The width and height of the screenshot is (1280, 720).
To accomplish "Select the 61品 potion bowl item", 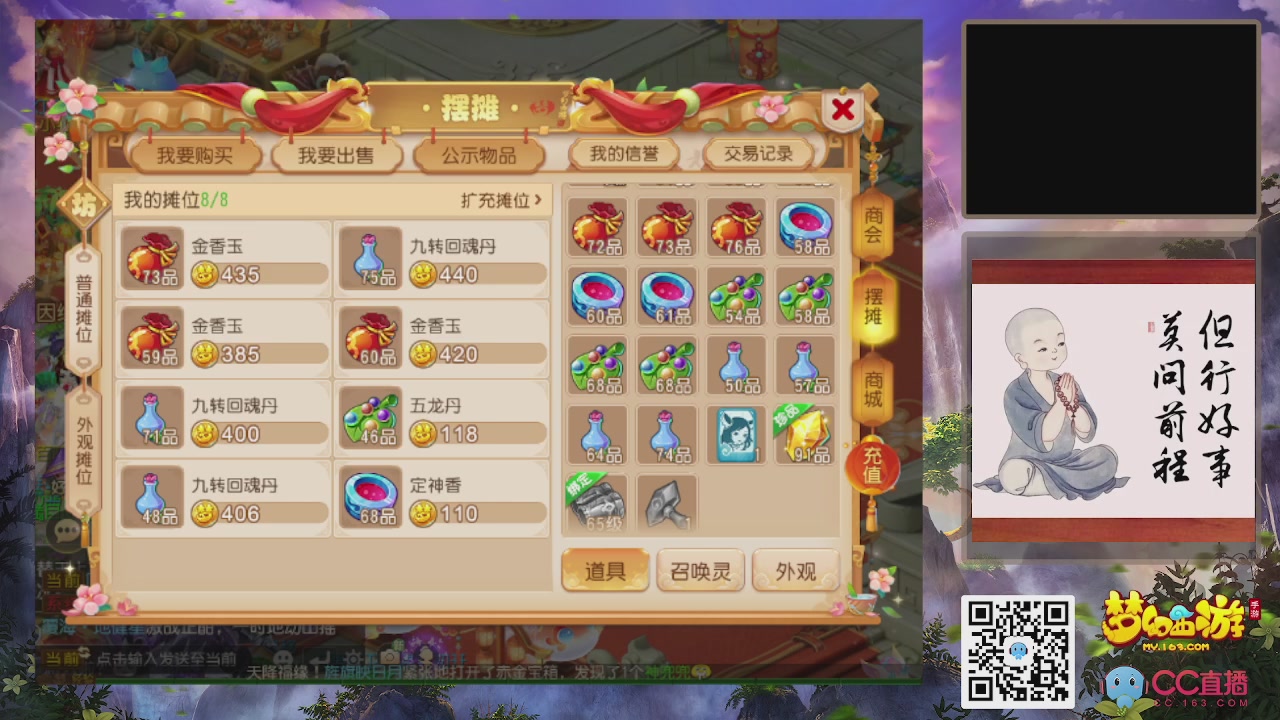I will [666, 298].
